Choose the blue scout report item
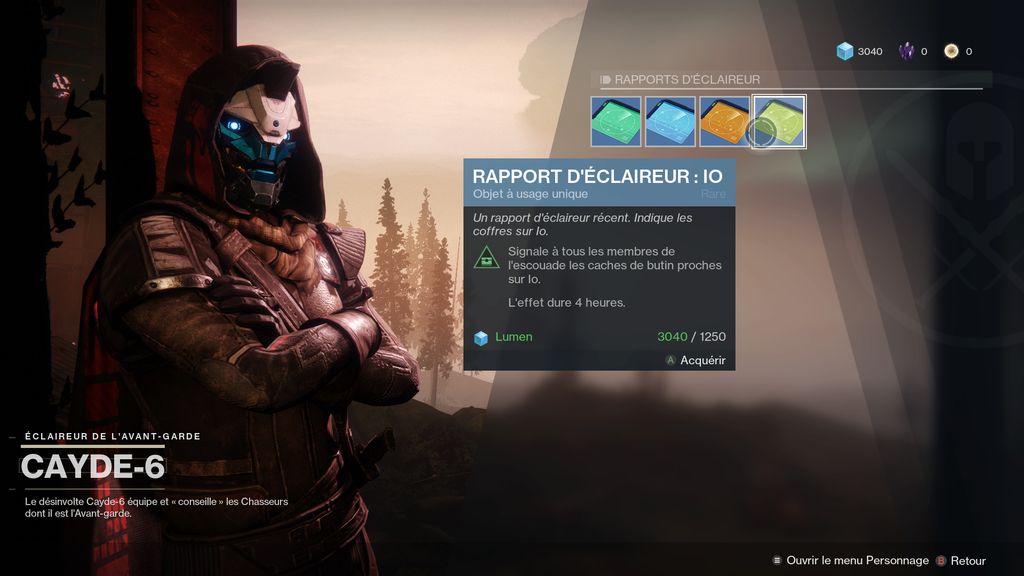The image size is (1024, 576). (670, 121)
